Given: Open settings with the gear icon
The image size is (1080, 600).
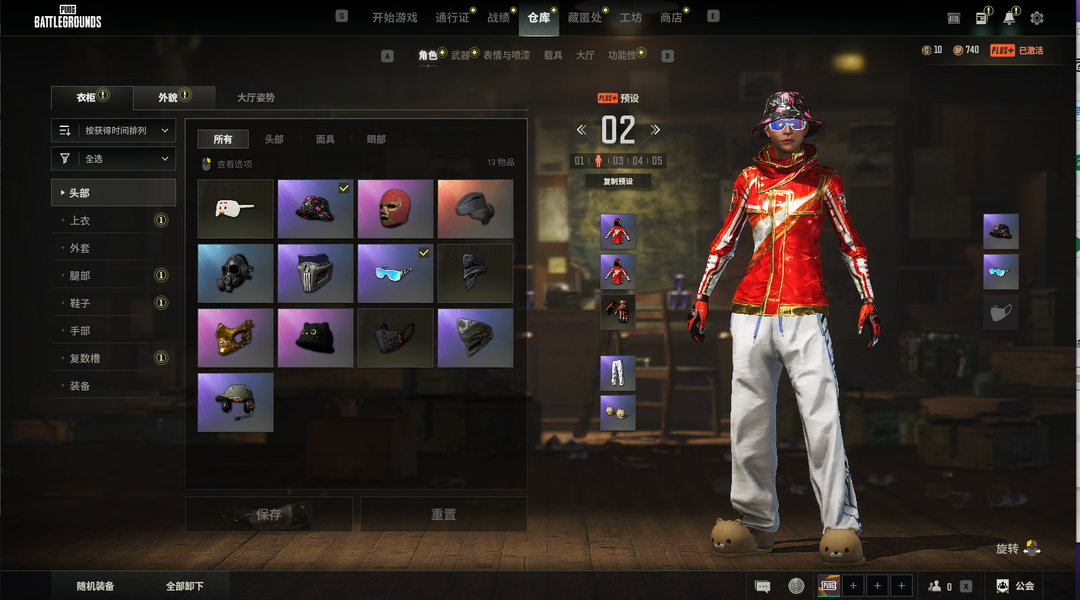Looking at the screenshot, I should click(1037, 18).
